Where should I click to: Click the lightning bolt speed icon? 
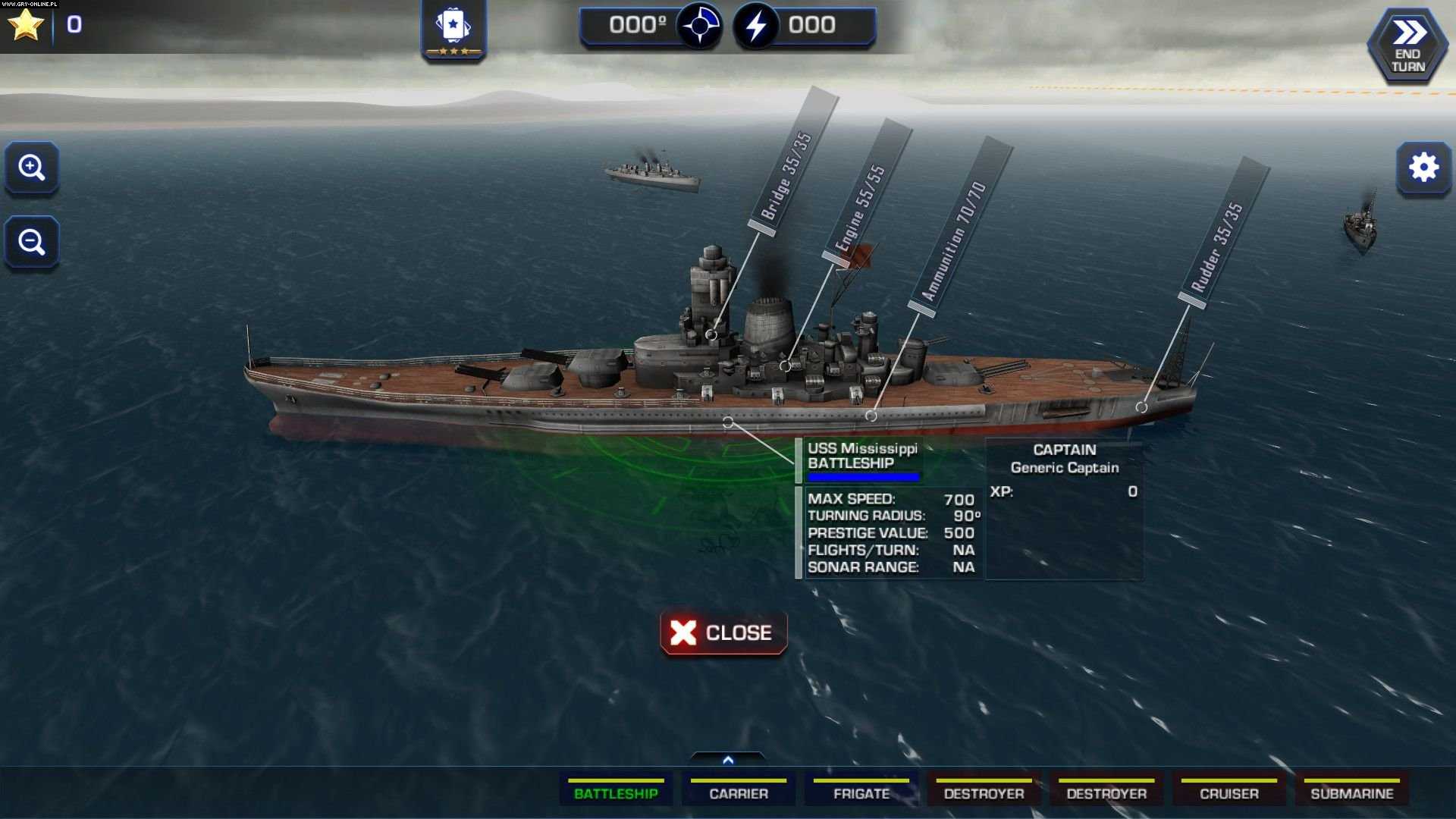tap(756, 27)
